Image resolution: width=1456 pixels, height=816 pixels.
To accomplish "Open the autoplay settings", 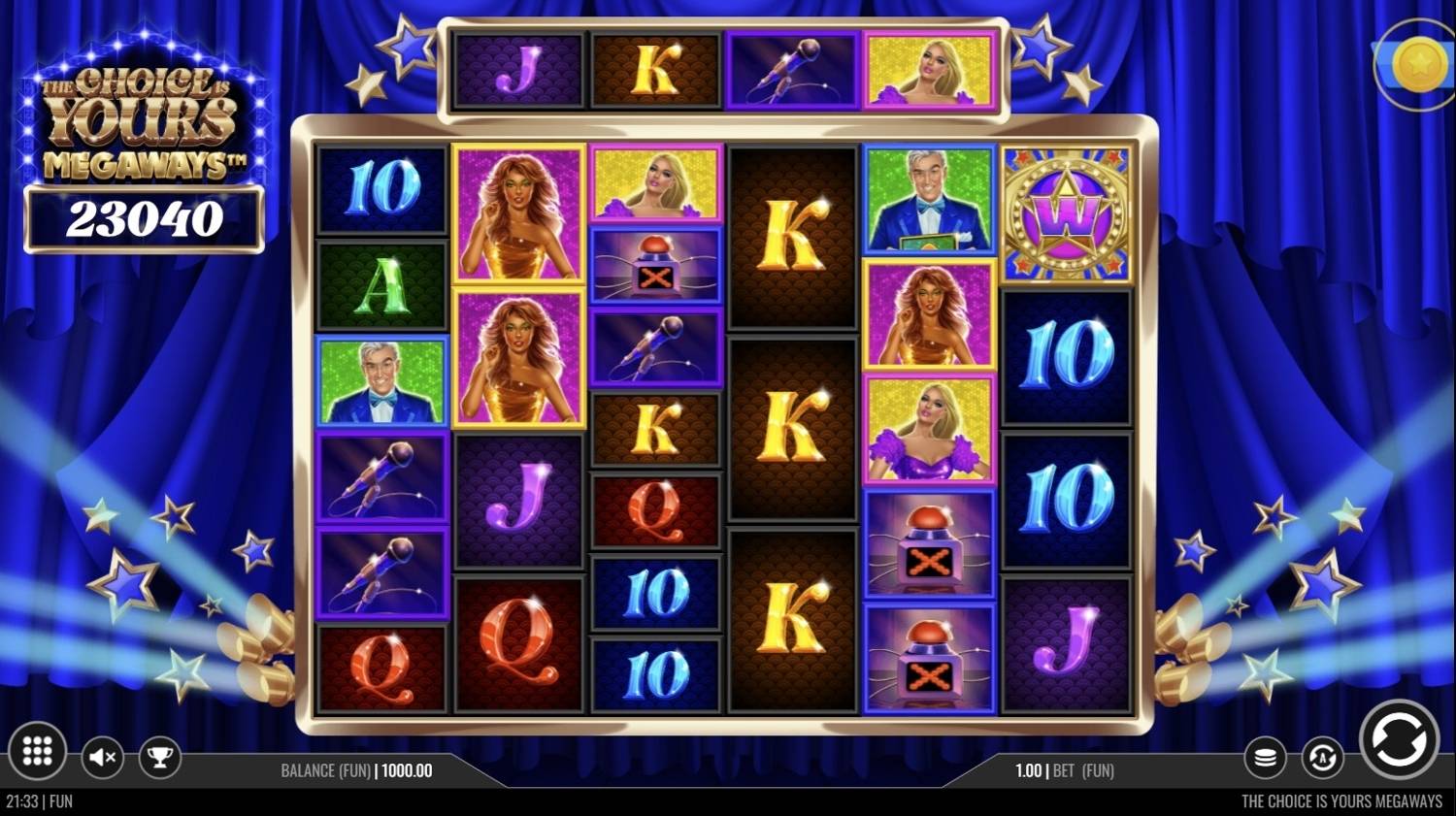I will click(x=1322, y=758).
